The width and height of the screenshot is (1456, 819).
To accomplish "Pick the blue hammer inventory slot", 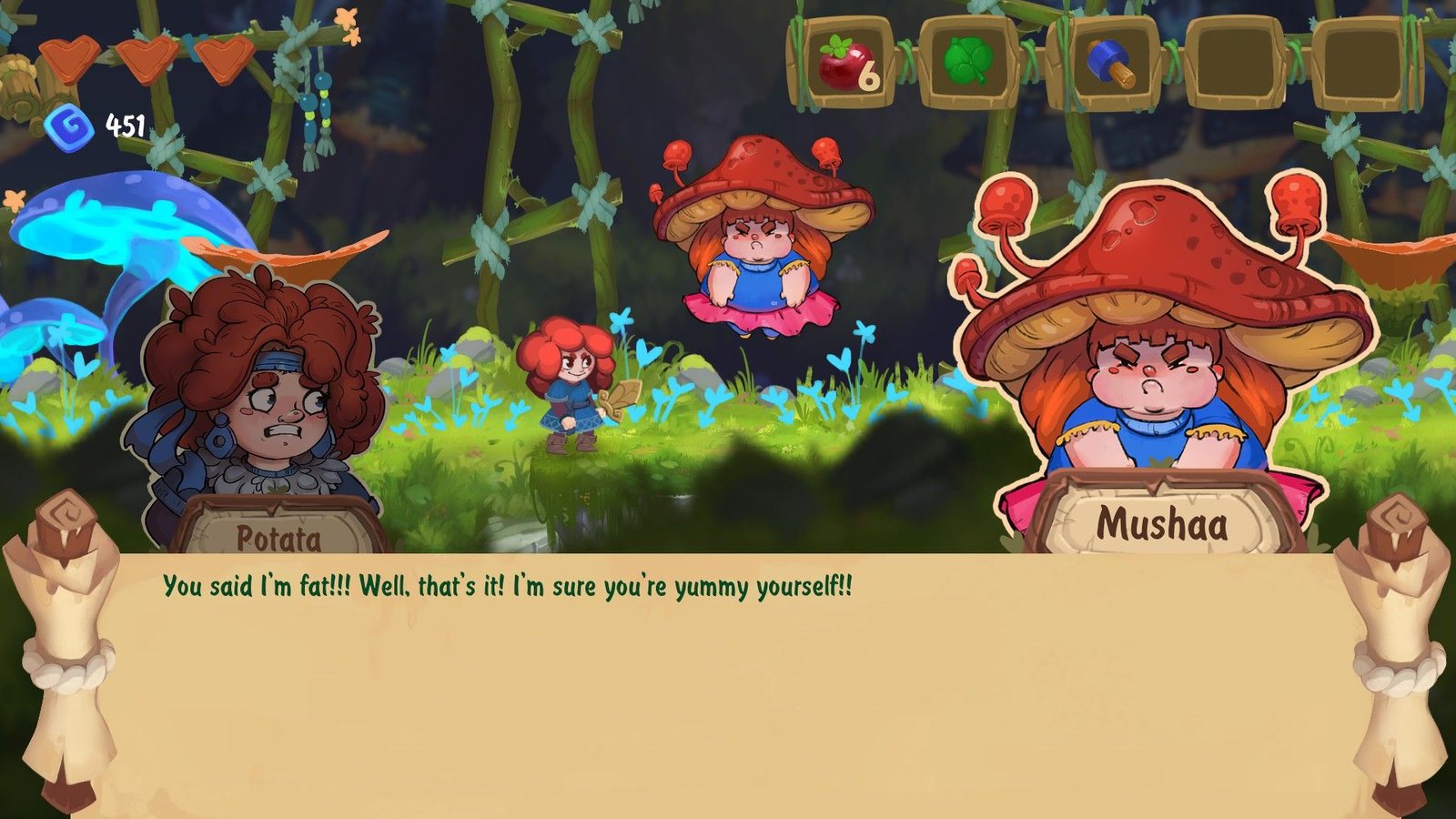I will [1107, 64].
